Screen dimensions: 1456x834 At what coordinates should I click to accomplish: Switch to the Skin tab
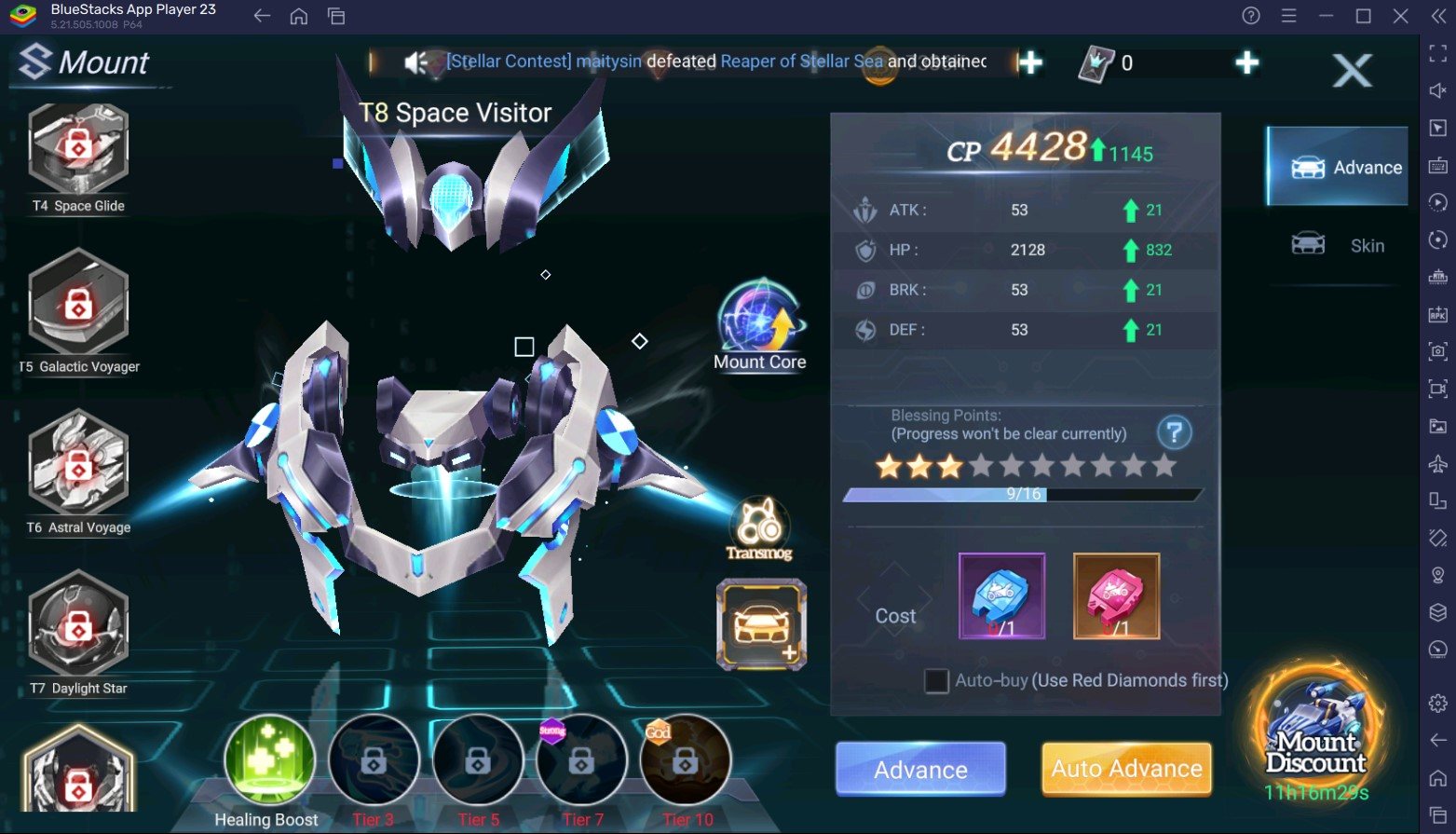click(1340, 245)
